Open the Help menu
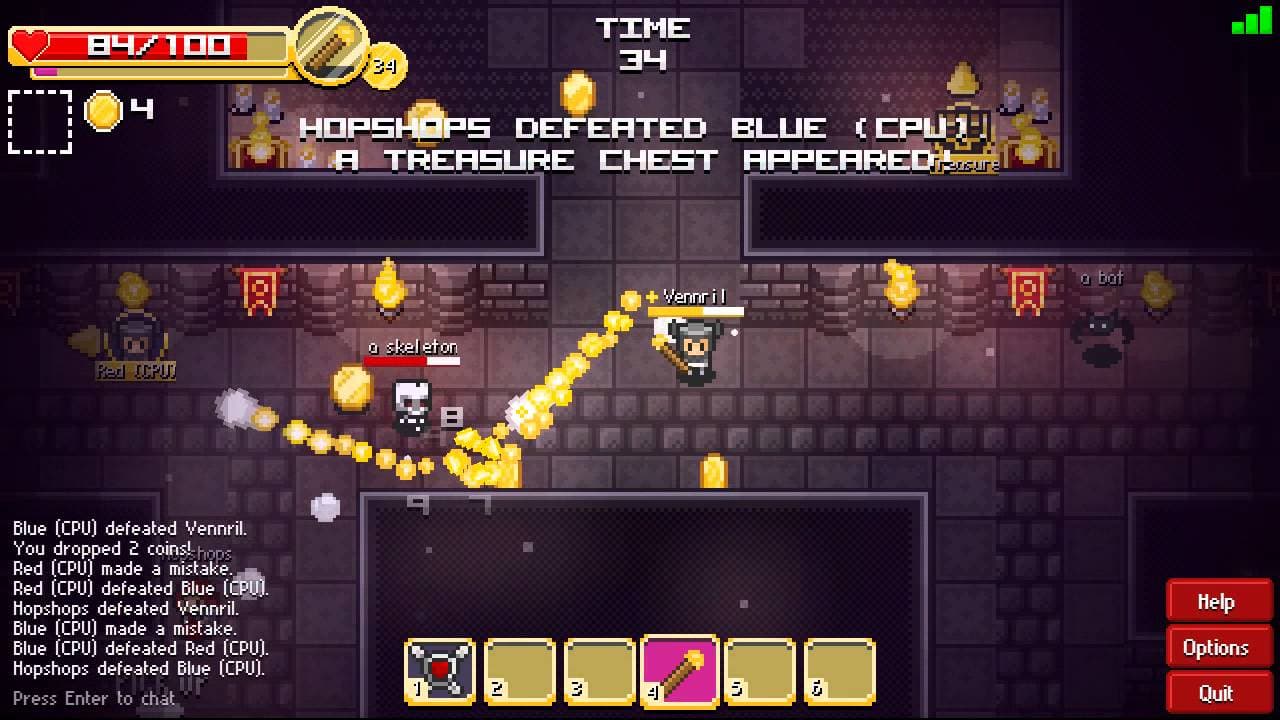This screenshot has width=1280, height=720. (1217, 601)
